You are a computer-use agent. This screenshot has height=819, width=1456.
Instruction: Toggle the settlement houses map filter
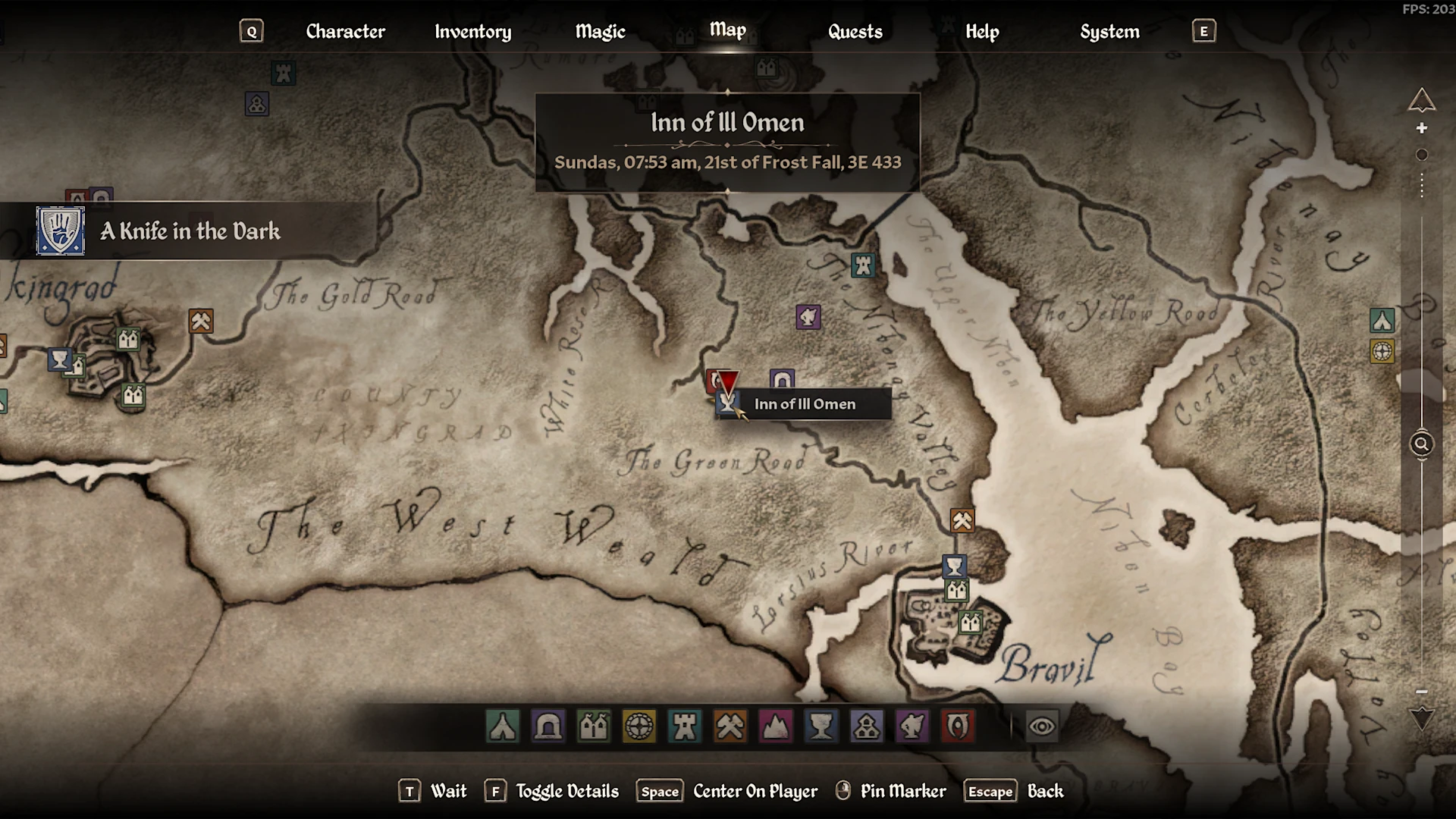[x=594, y=726]
